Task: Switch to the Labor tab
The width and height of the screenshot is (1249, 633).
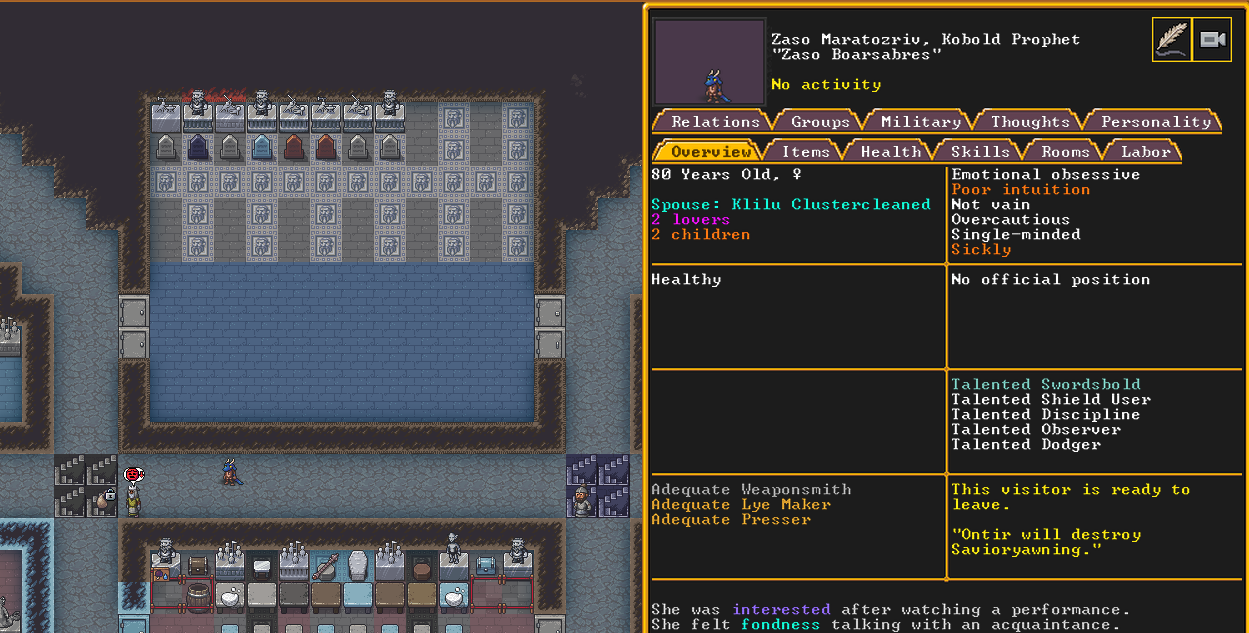Action: pos(1145,152)
